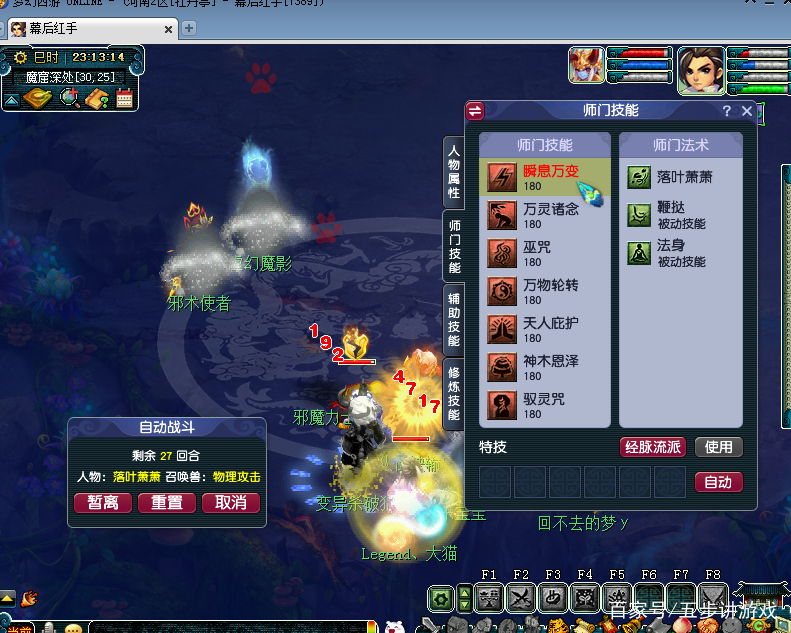Close the 师门技能 skill window

pos(746,112)
